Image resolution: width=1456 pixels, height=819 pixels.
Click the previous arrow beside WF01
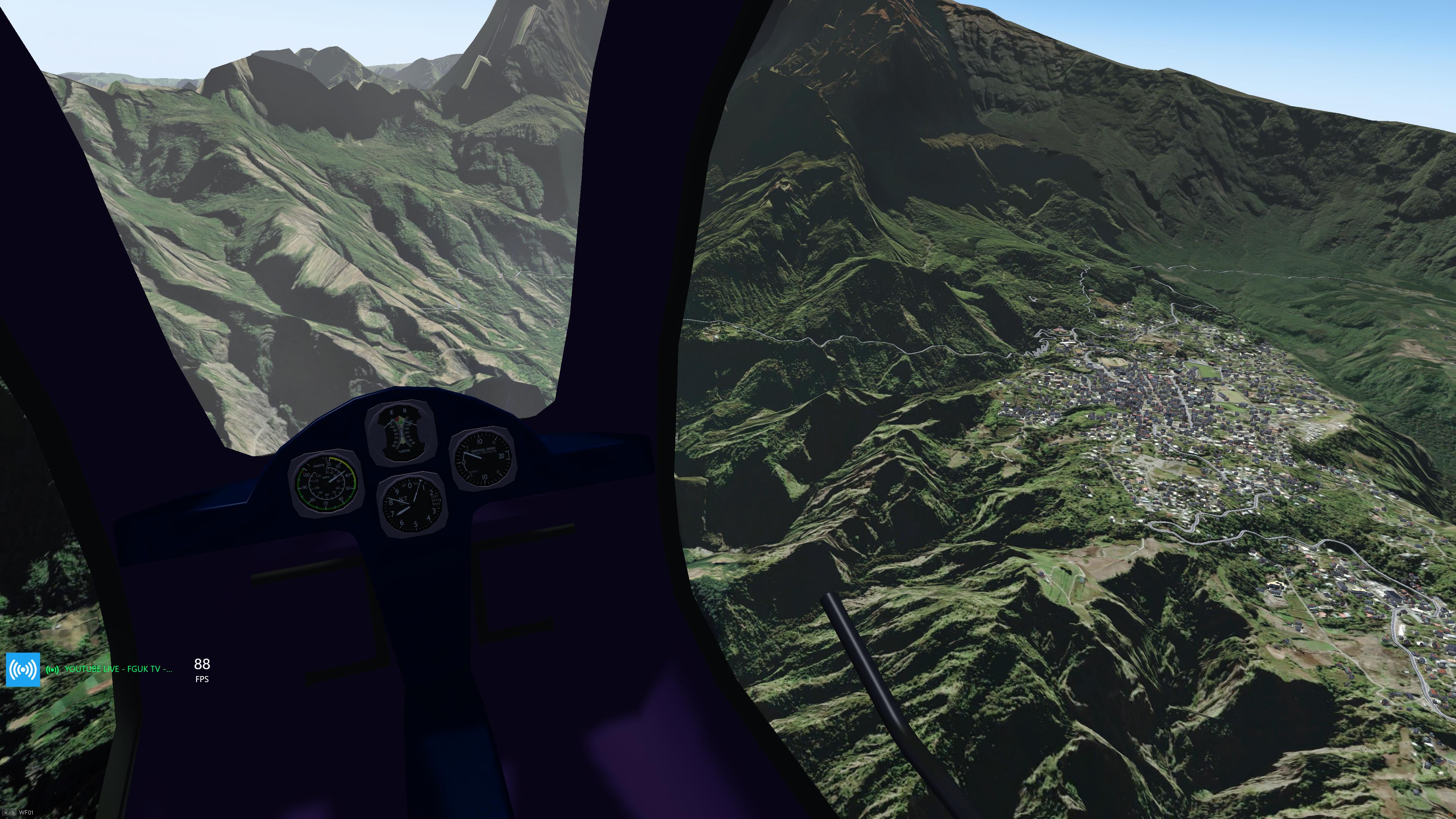click(6, 813)
